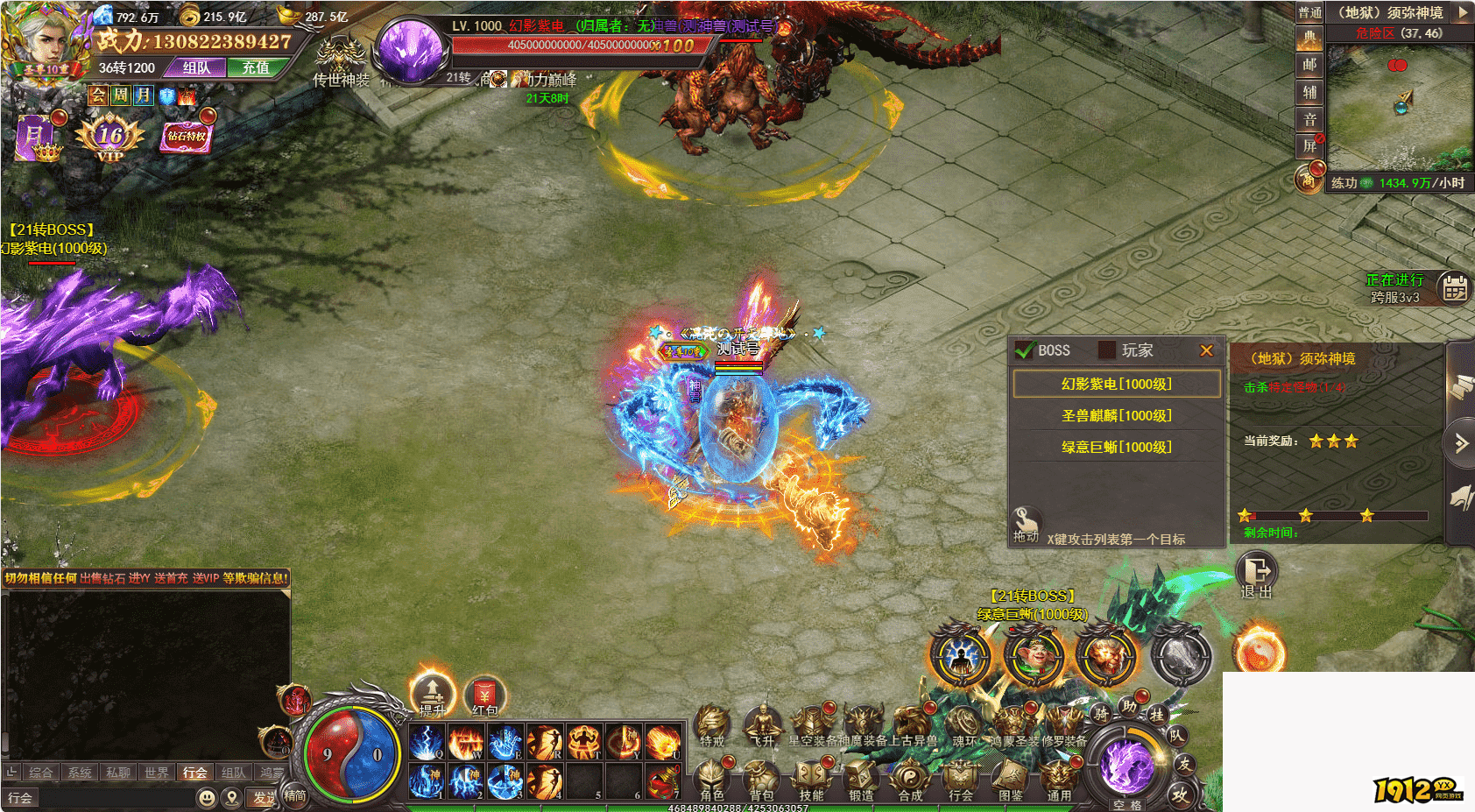Open the 锻造 forging menu
The height and width of the screenshot is (812, 1475).
(x=861, y=779)
